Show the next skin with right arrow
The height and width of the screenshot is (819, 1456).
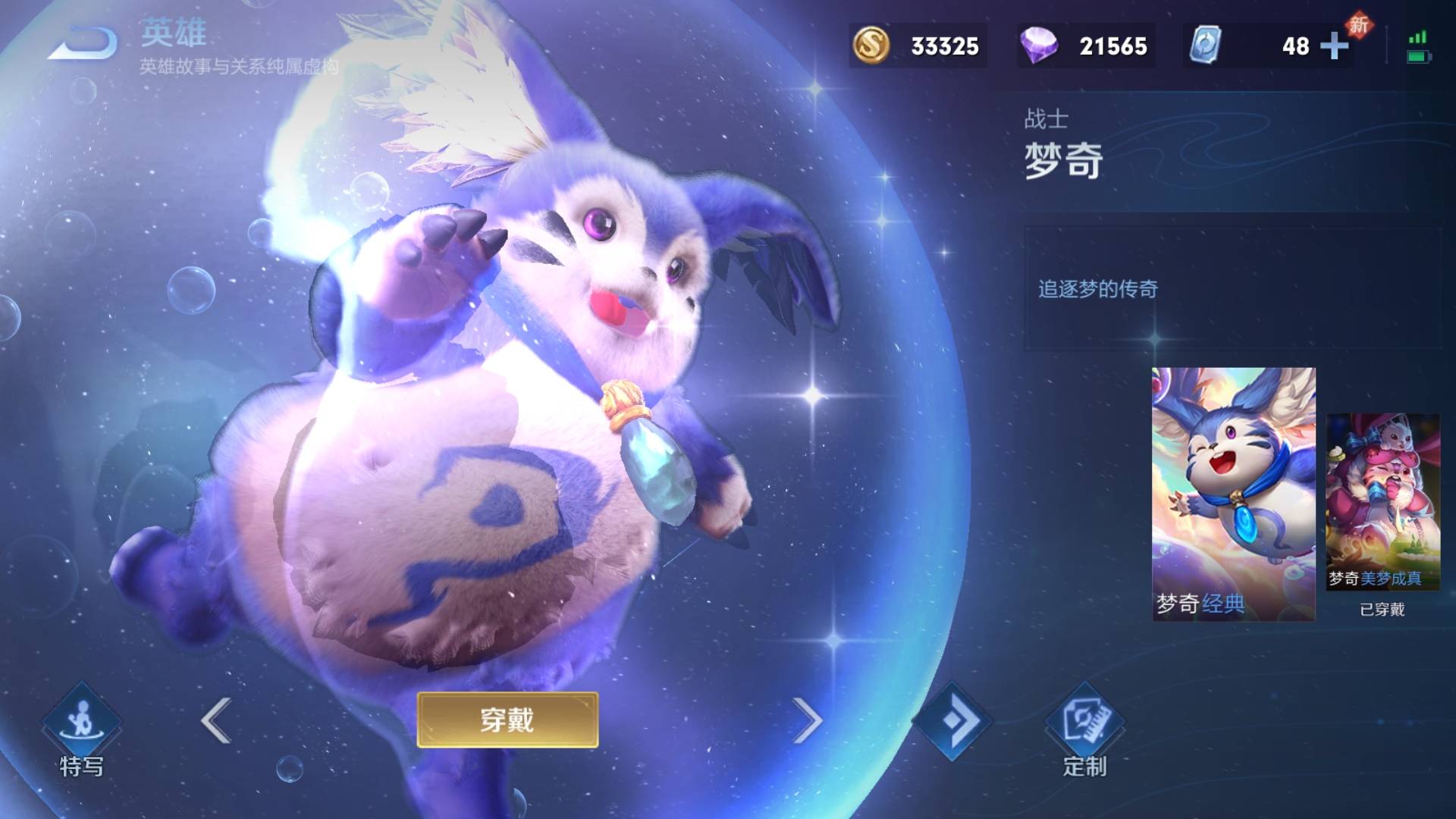807,720
